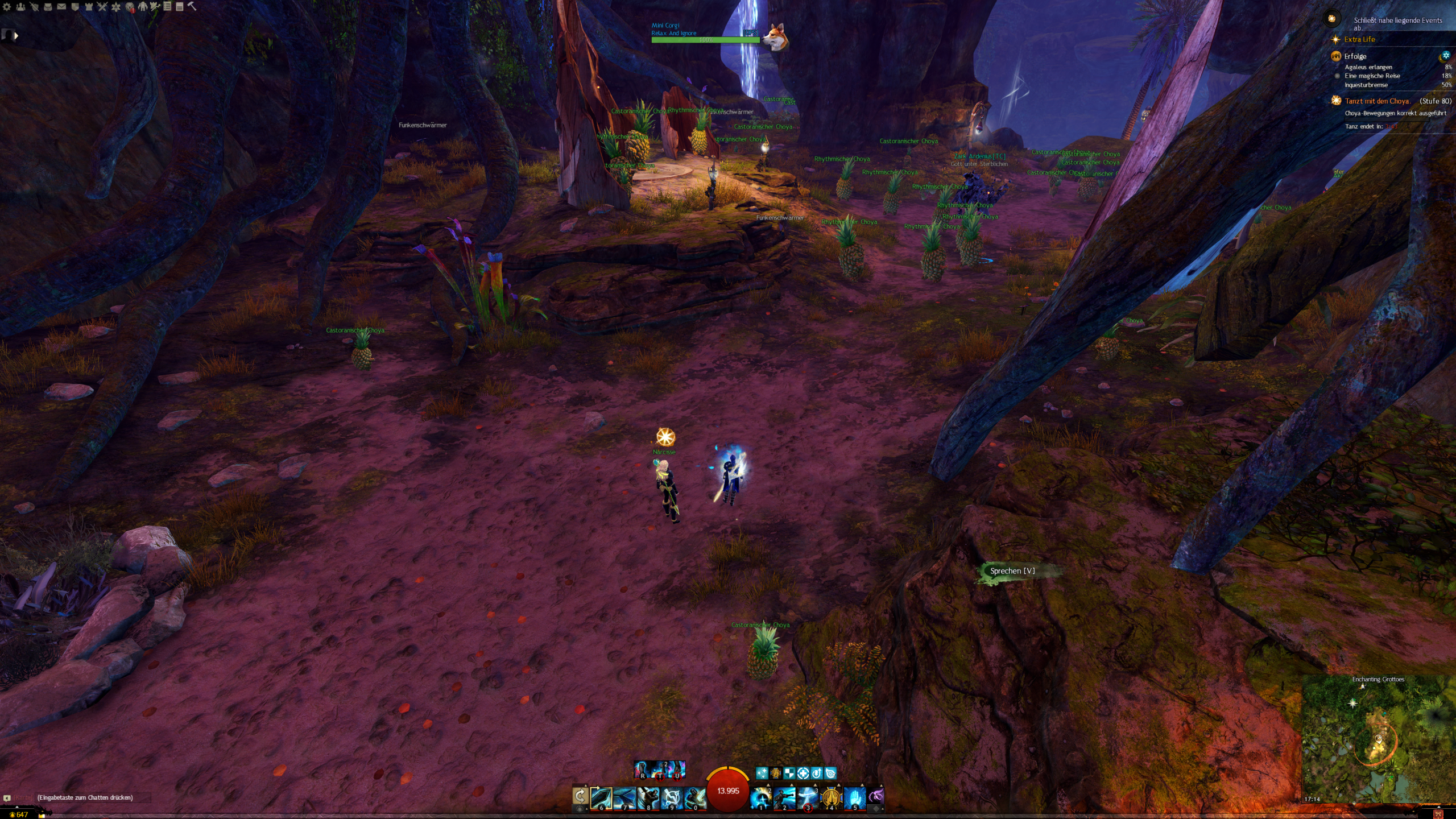Open the hammer icon in top menu
Image resolution: width=1456 pixels, height=819 pixels.
coord(192,6)
